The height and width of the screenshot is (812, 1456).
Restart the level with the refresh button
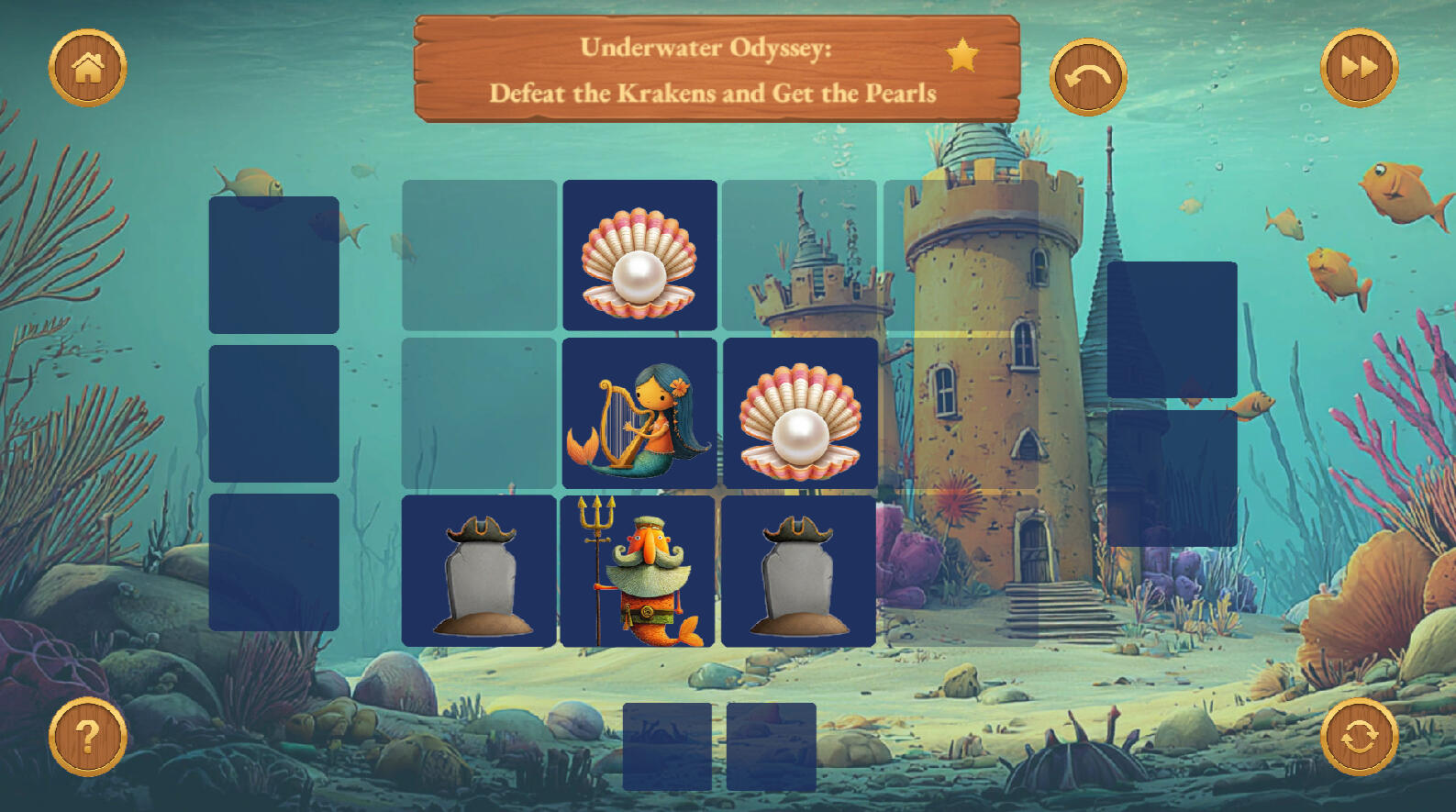(x=1359, y=737)
